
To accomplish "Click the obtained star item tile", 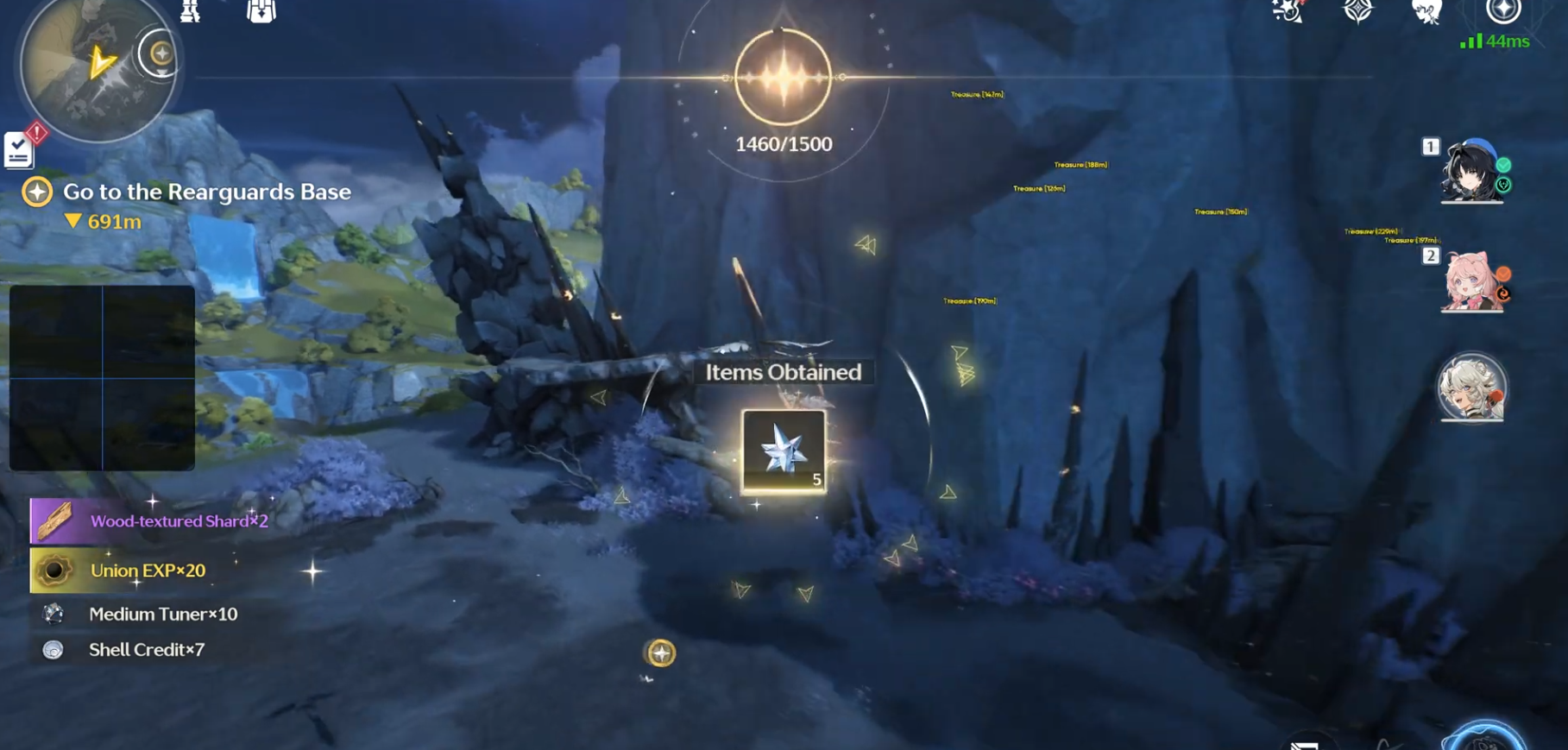I will (784, 451).
